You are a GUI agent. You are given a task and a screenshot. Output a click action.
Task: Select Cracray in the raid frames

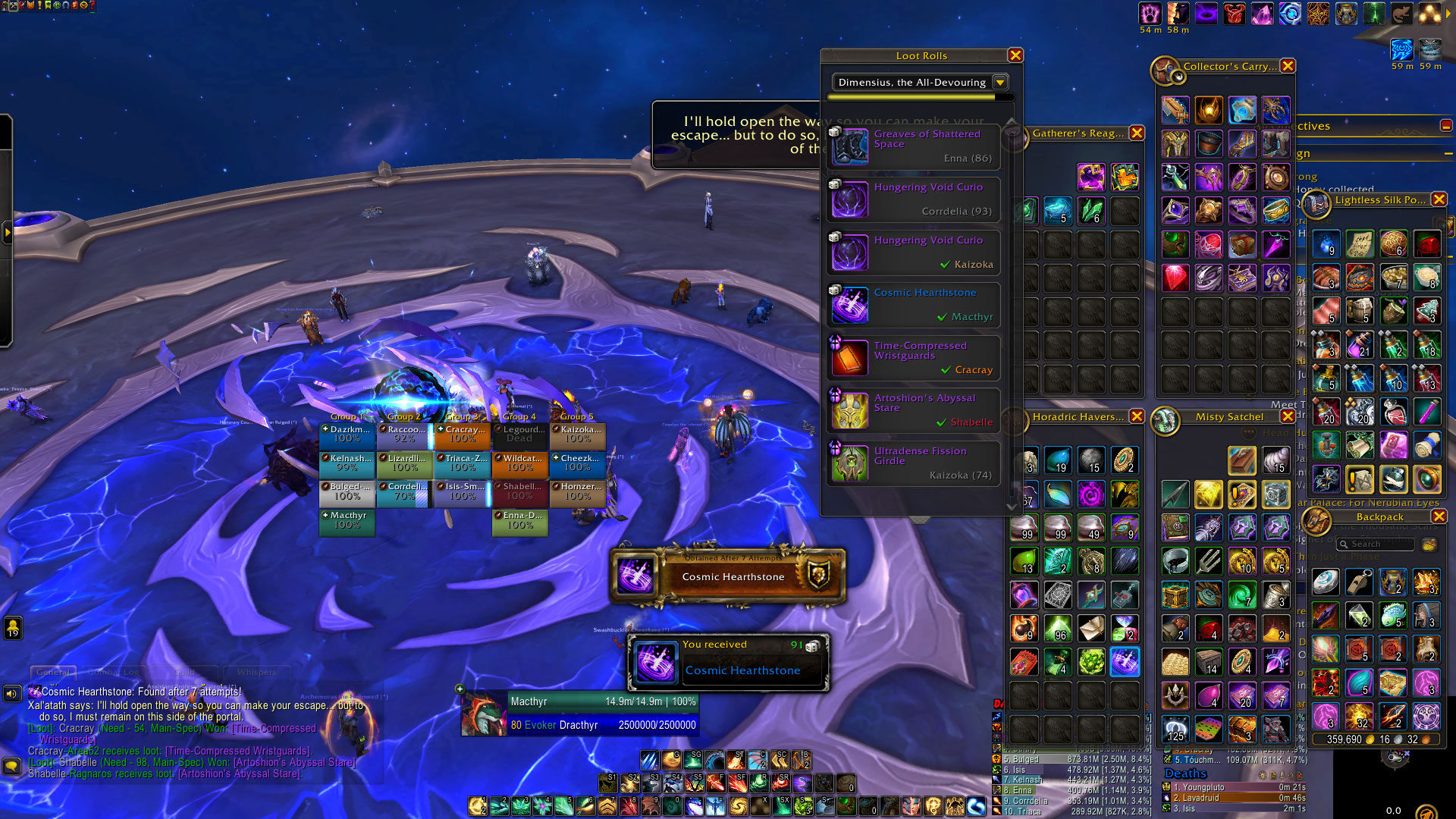(x=463, y=435)
